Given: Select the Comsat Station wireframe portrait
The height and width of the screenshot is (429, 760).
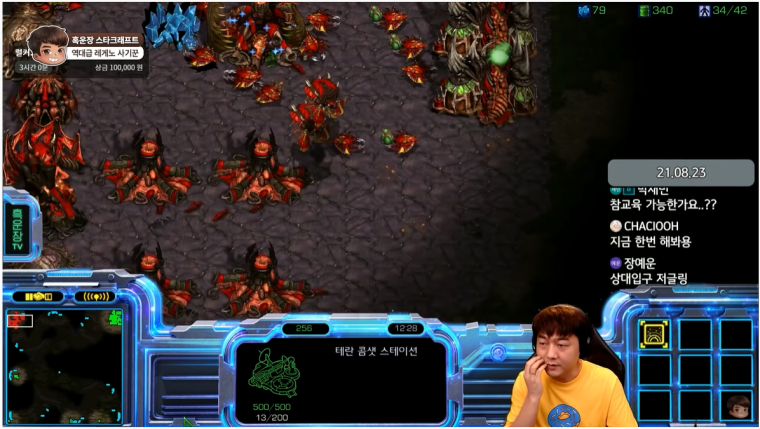Looking at the screenshot, I should 275,374.
